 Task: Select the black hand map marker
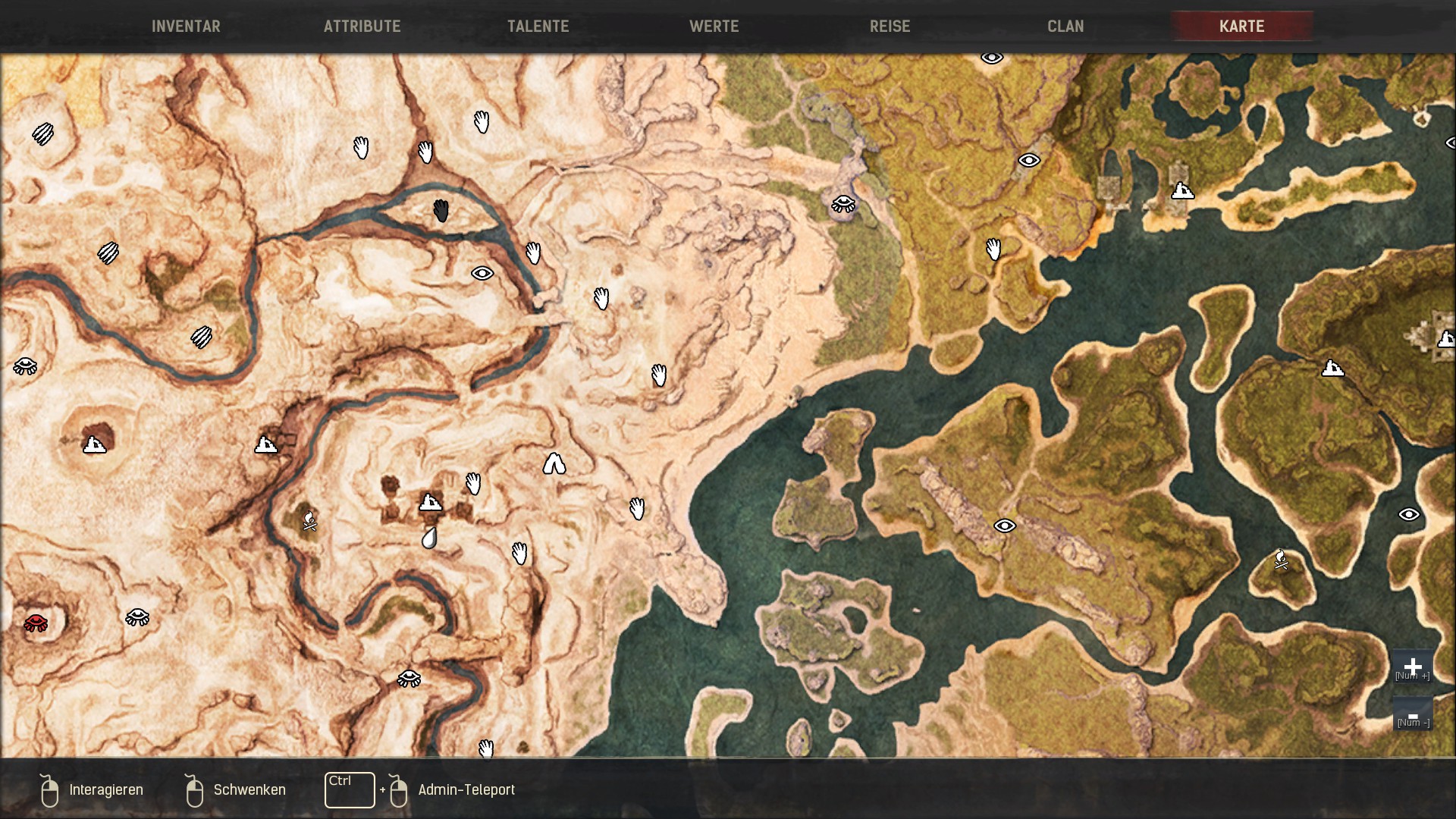[x=441, y=211]
